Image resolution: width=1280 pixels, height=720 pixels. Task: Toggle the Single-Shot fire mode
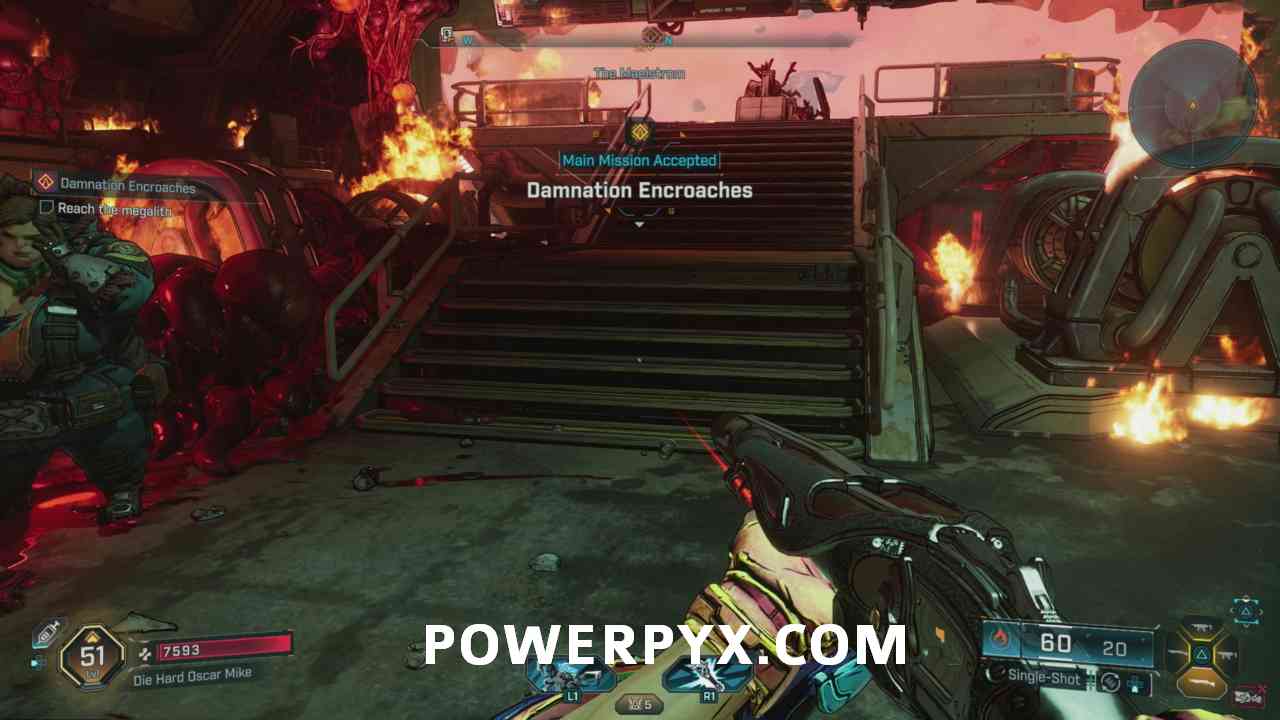pos(1043,678)
